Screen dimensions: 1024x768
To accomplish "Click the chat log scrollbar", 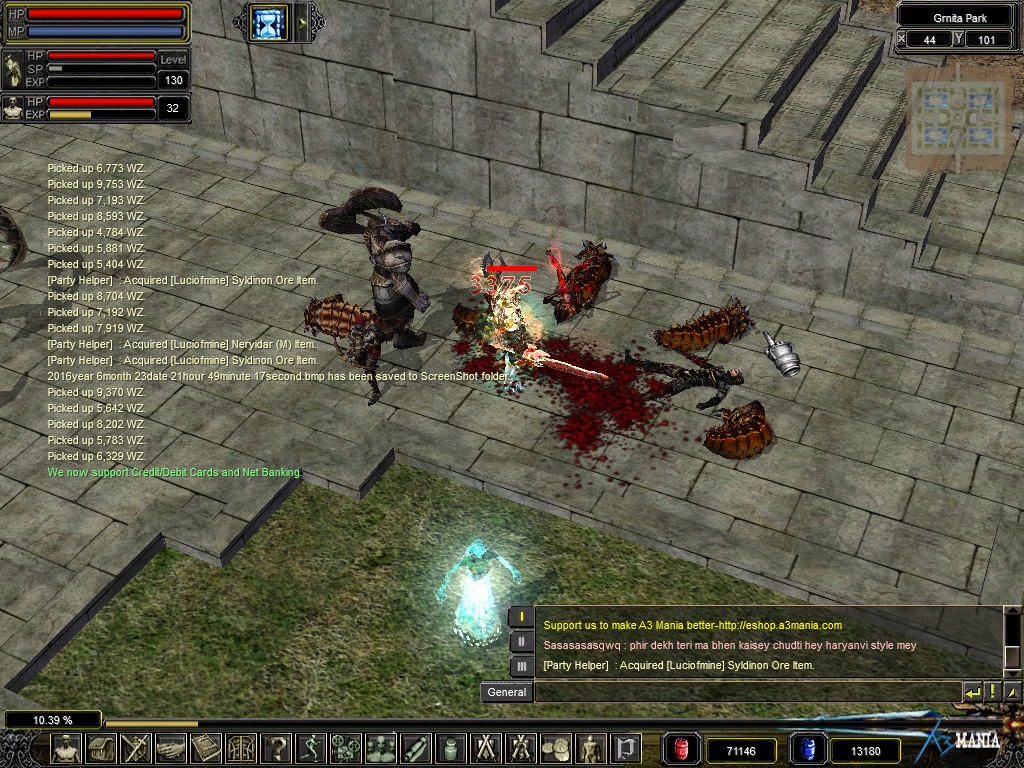I will tap(1010, 640).
